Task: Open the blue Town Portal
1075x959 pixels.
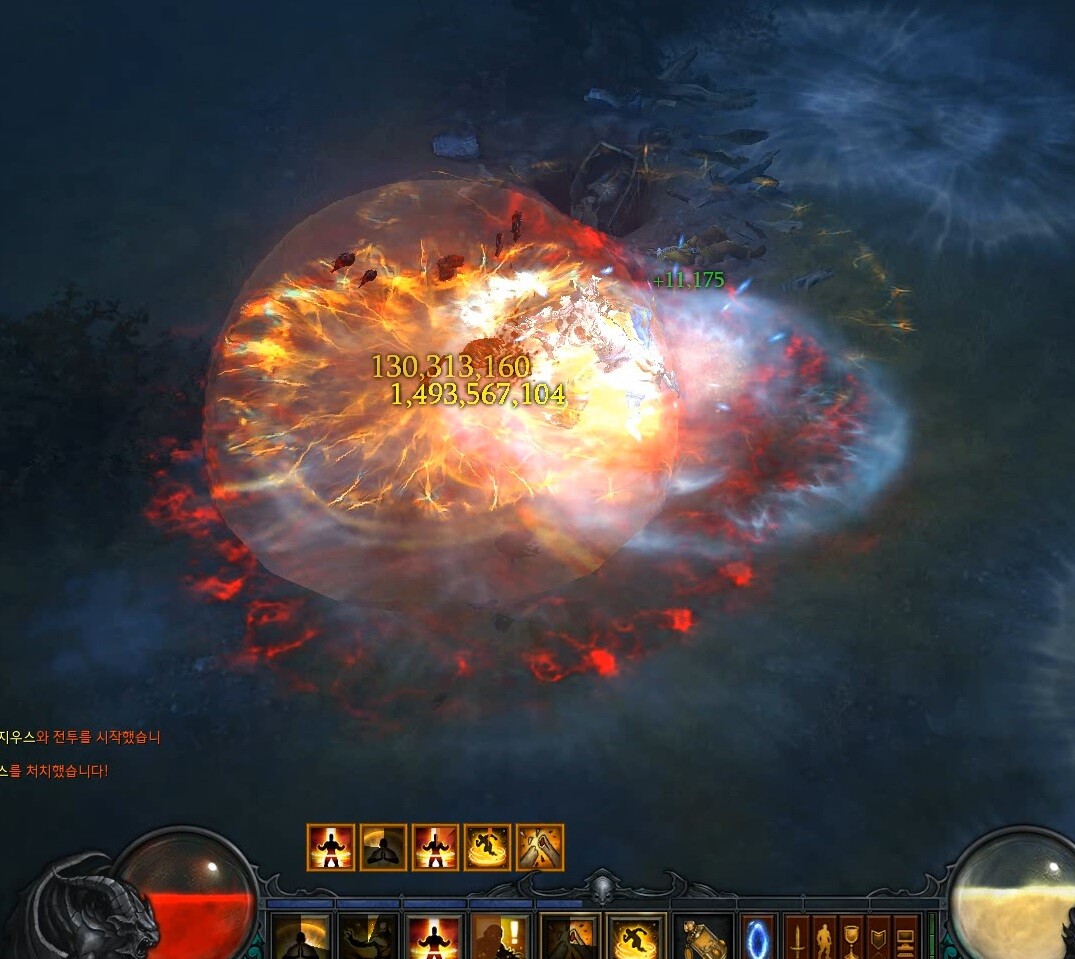Action: [757, 938]
